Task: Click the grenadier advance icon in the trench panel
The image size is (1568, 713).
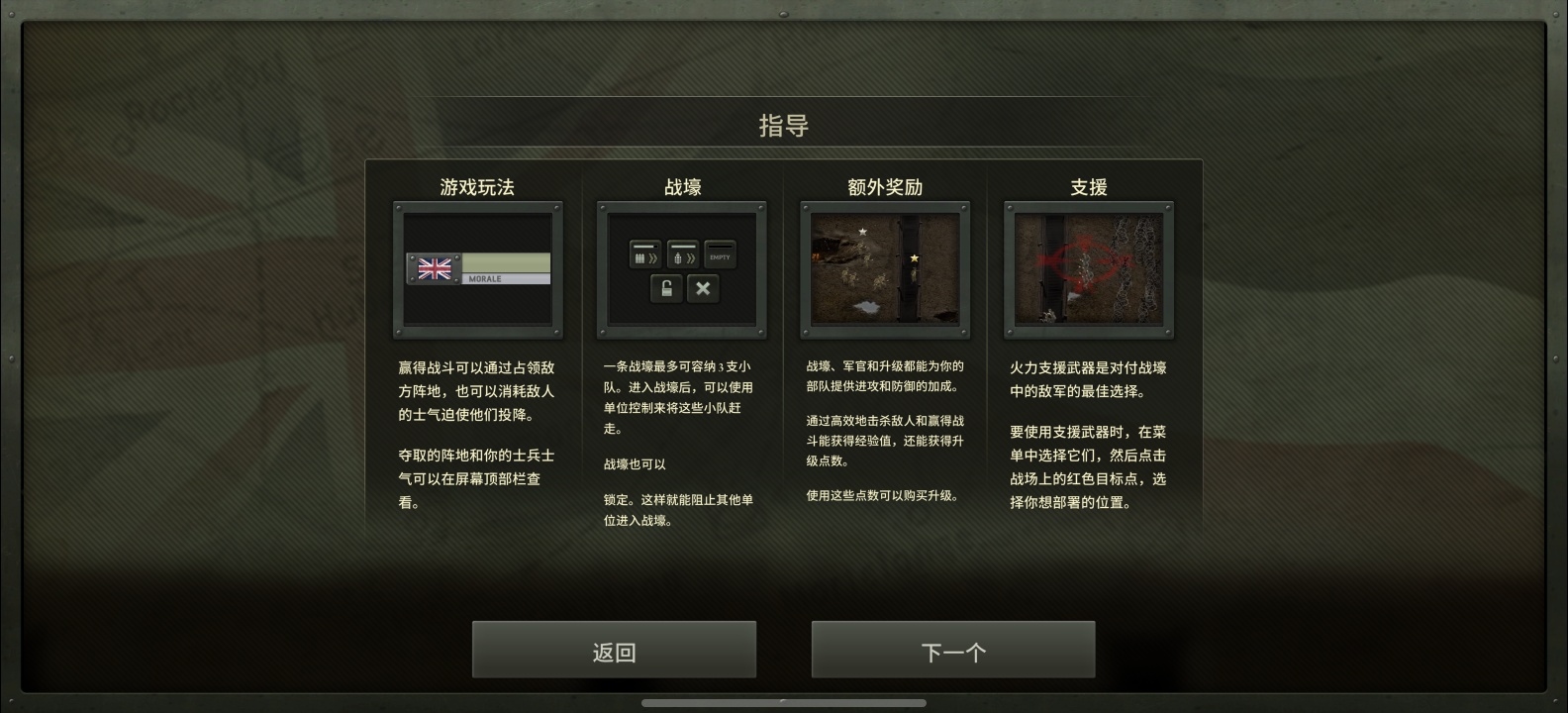Action: click(682, 255)
